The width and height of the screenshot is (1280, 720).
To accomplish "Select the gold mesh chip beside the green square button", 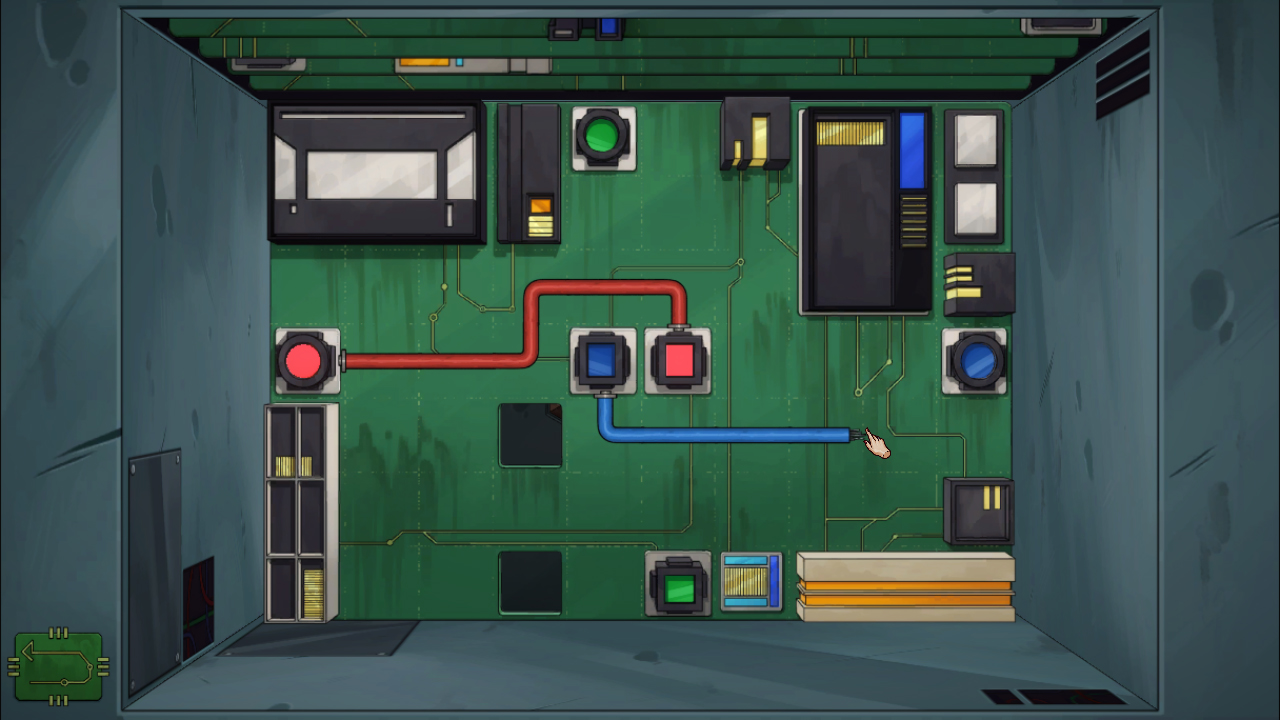I will (x=750, y=580).
